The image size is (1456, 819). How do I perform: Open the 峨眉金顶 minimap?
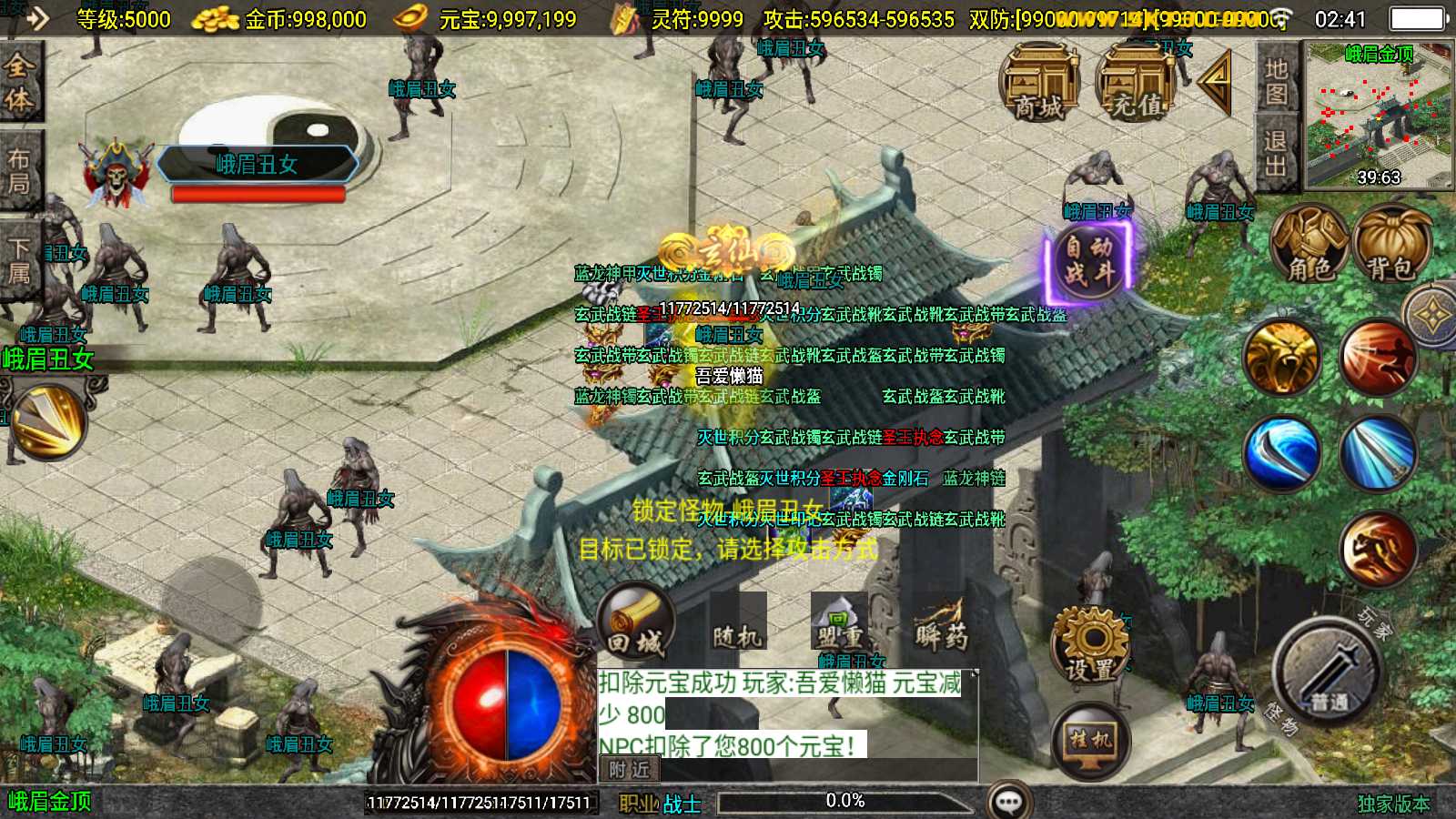1378,115
